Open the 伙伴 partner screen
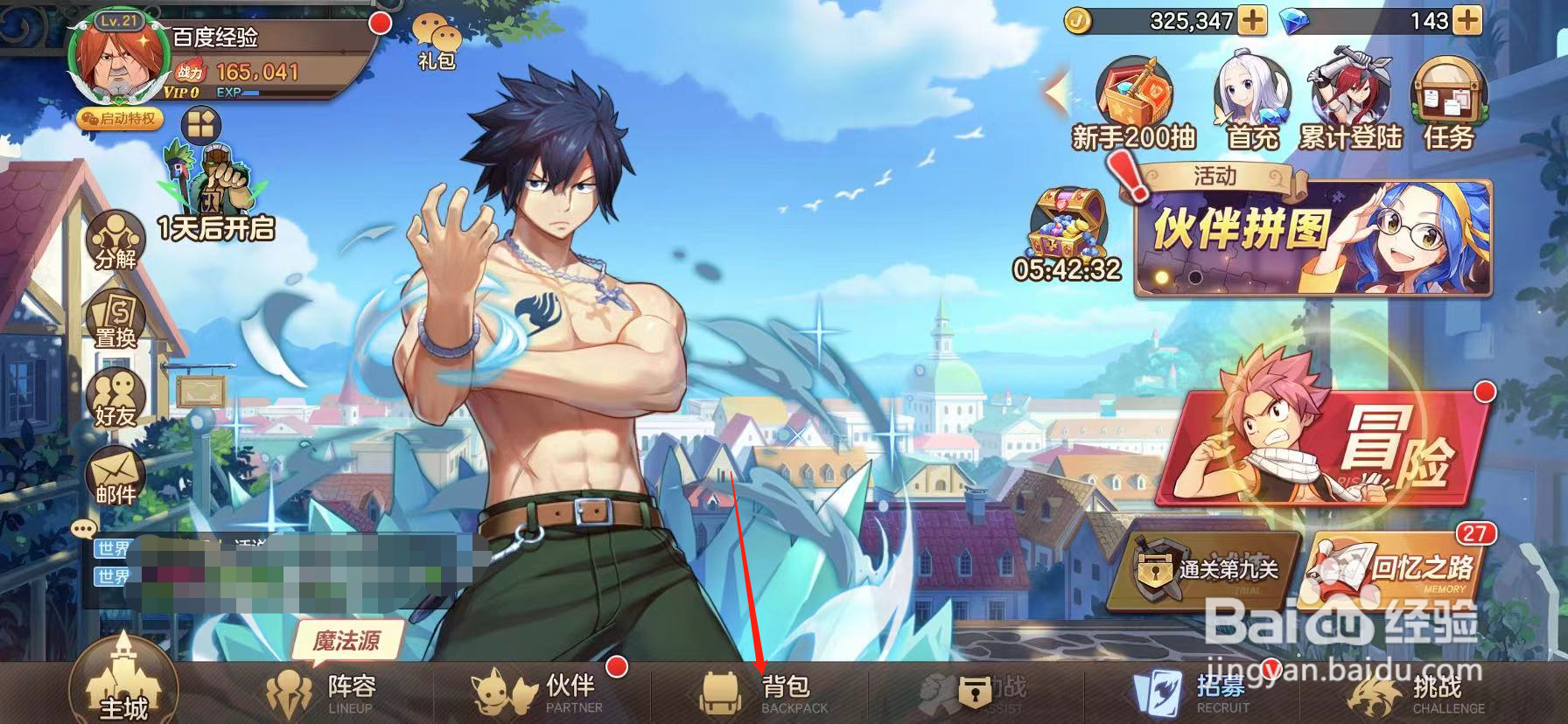 [541, 693]
